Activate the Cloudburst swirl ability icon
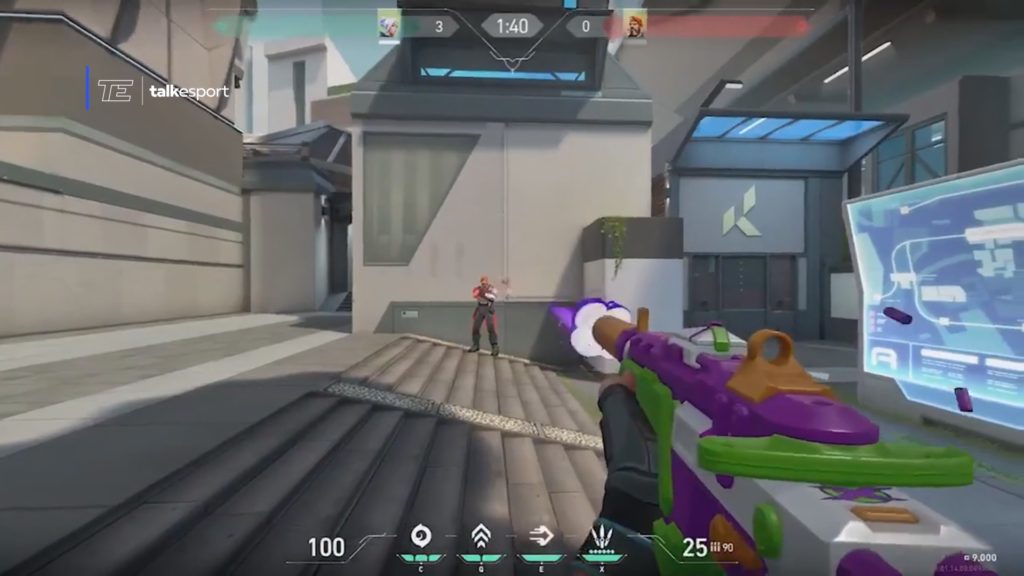This screenshot has height=576, width=1024. point(421,536)
